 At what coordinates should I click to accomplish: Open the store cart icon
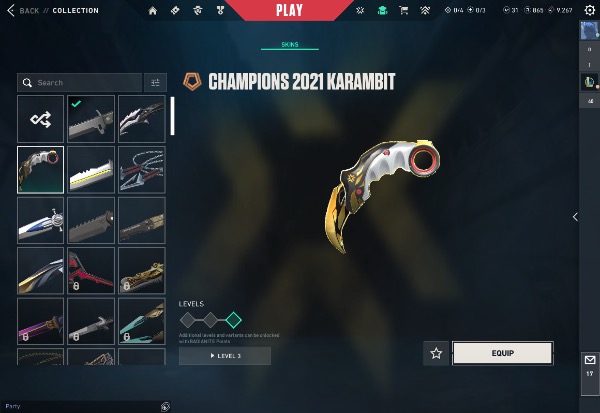pos(404,10)
